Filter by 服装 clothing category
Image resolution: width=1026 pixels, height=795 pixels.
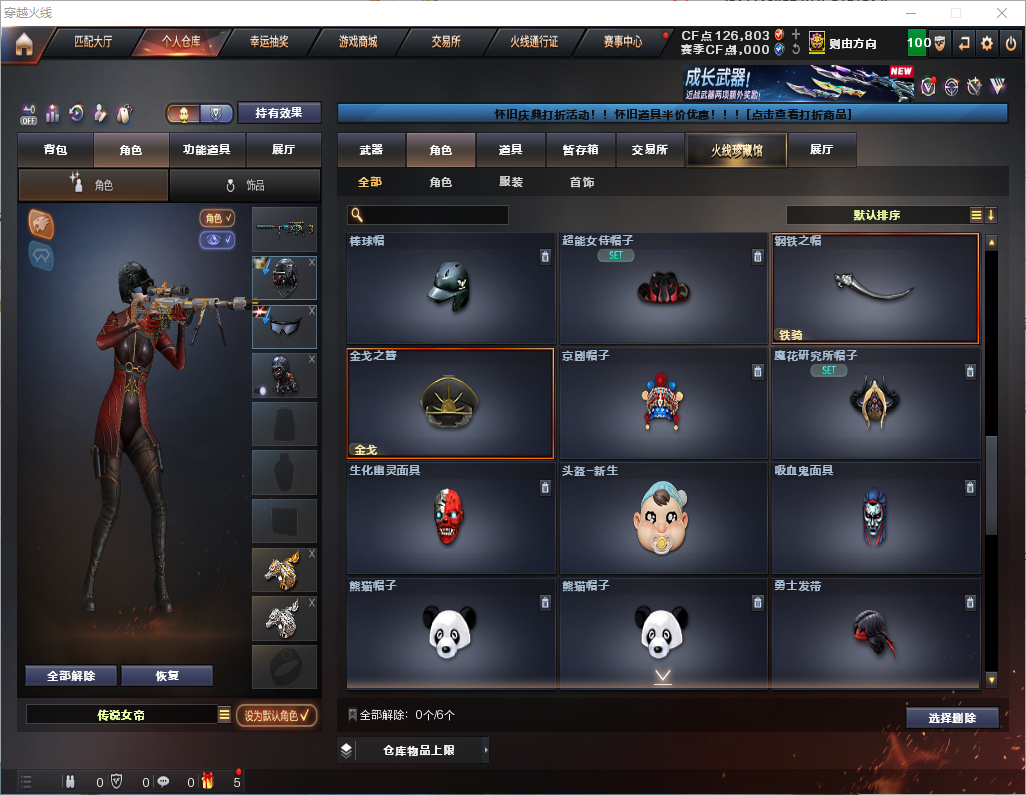click(511, 183)
